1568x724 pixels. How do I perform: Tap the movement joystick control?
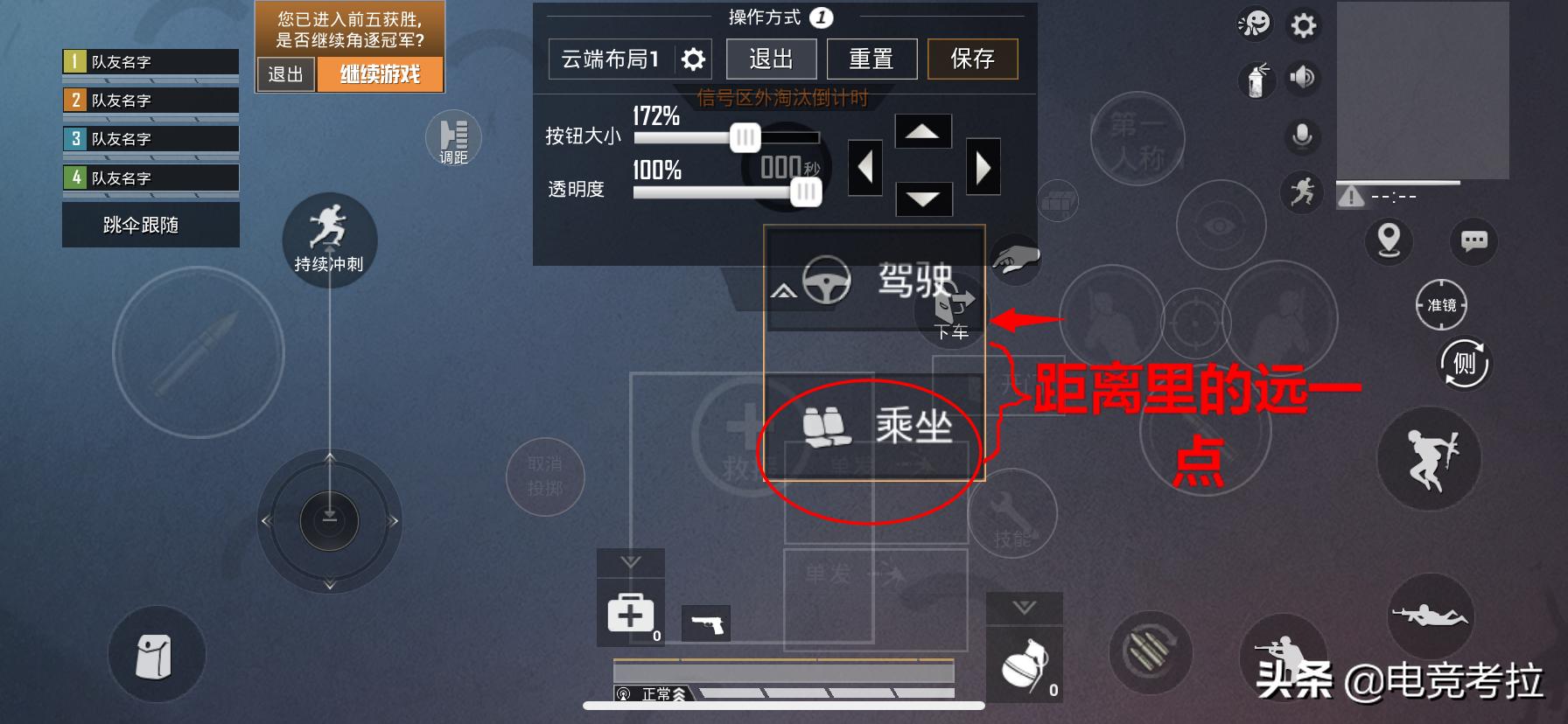329,519
